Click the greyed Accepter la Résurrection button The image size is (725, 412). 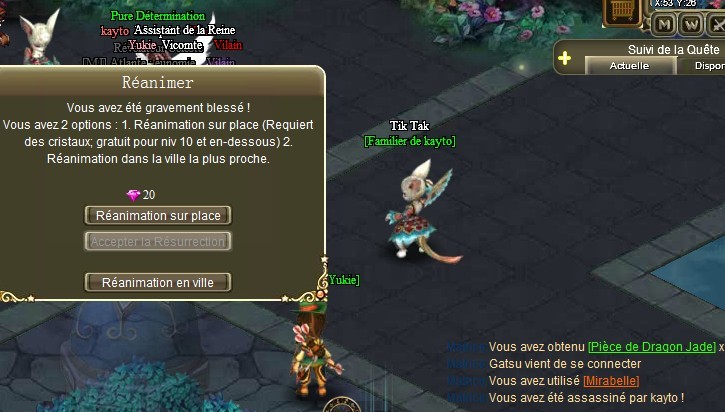(158, 242)
